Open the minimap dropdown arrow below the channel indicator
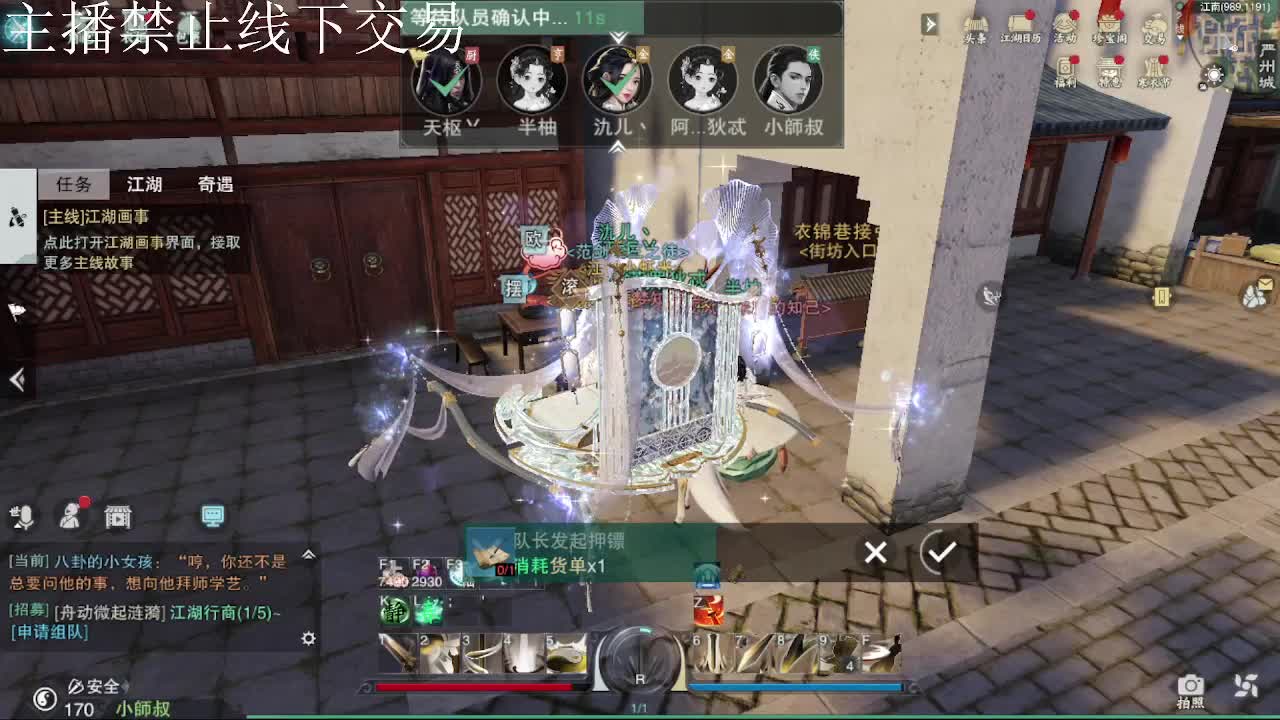Image resolution: width=1280 pixels, height=720 pixels. tap(1178, 37)
